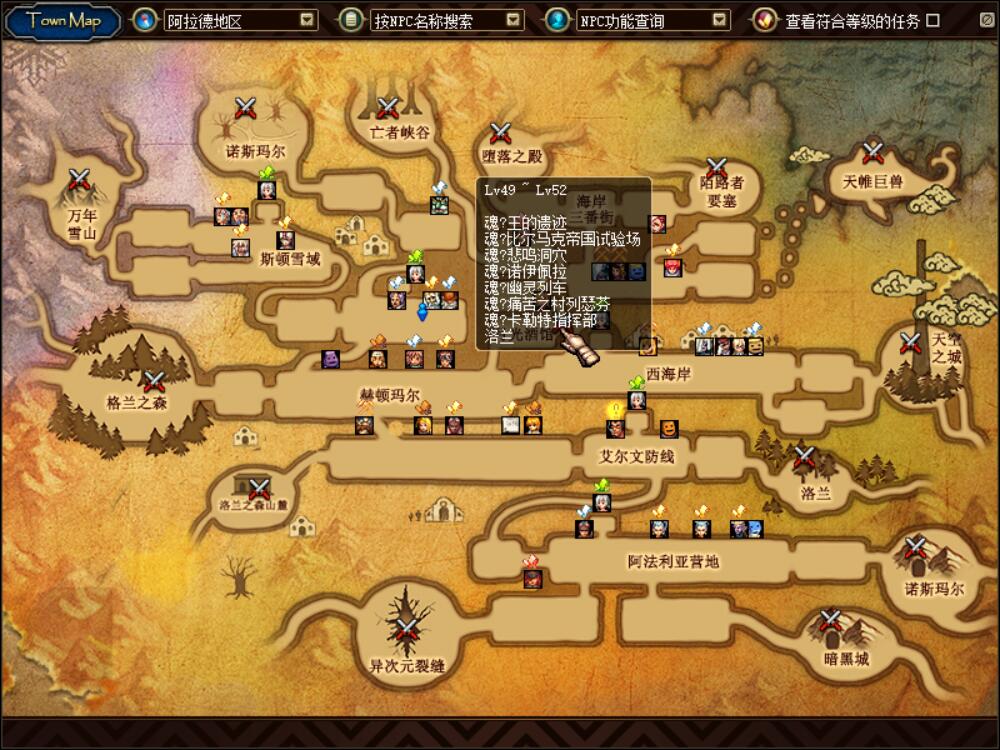Select the 亡者峡谷 dungeon marker
Image resolution: width=1000 pixels, height=750 pixels.
coord(388,108)
